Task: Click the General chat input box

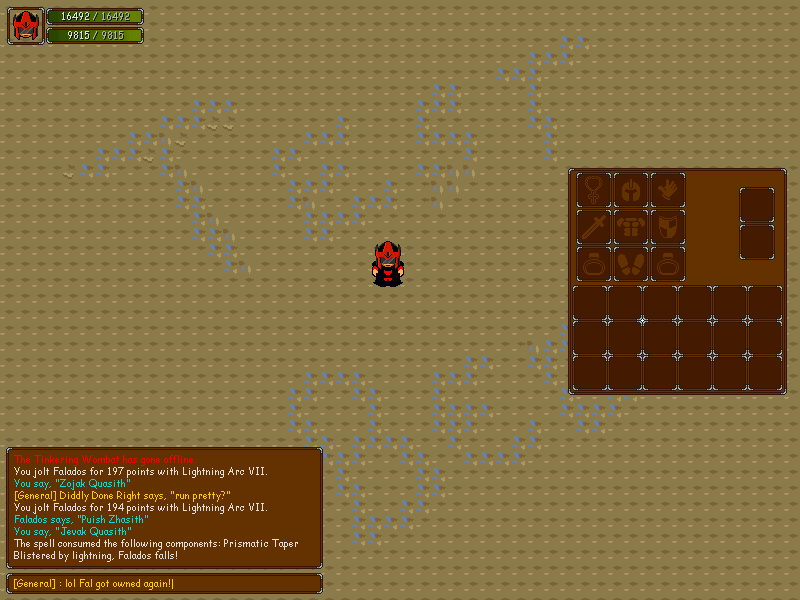Action: pyautogui.click(x=165, y=583)
